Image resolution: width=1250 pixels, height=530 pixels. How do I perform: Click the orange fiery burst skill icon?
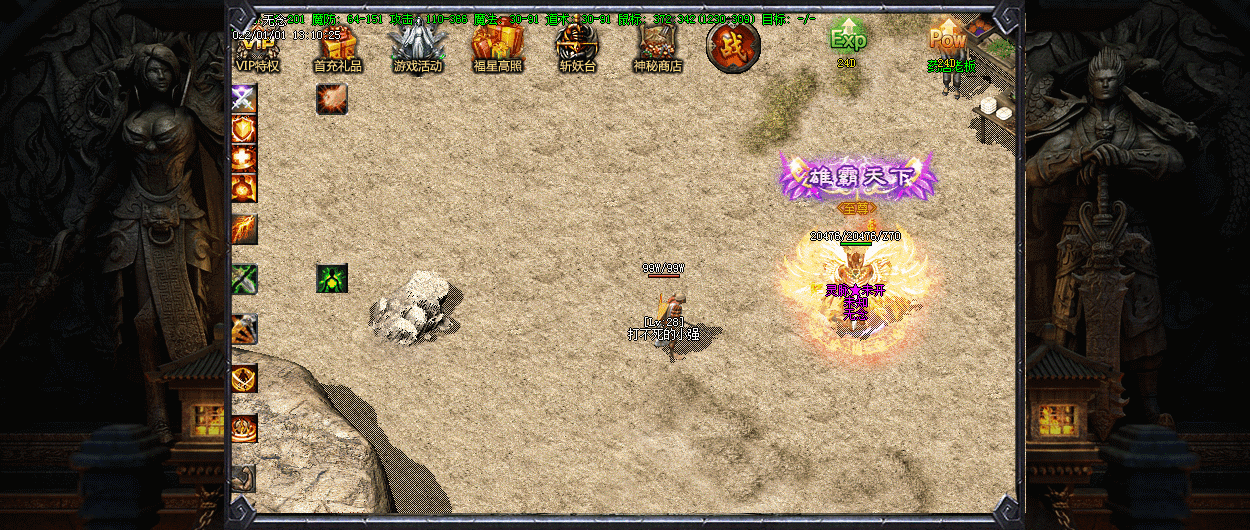(x=332, y=98)
